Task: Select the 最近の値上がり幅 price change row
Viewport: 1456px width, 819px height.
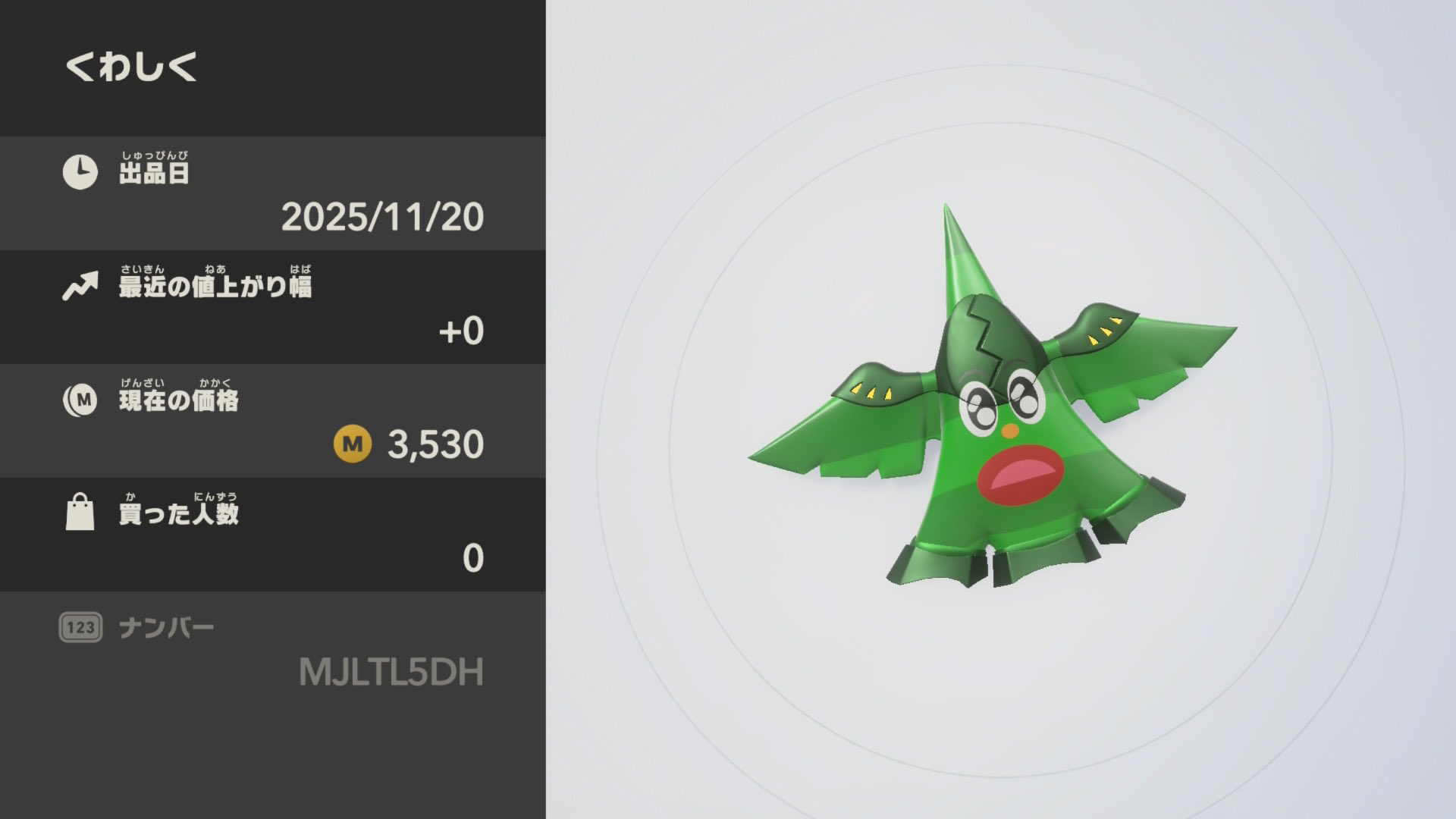Action: click(273, 307)
